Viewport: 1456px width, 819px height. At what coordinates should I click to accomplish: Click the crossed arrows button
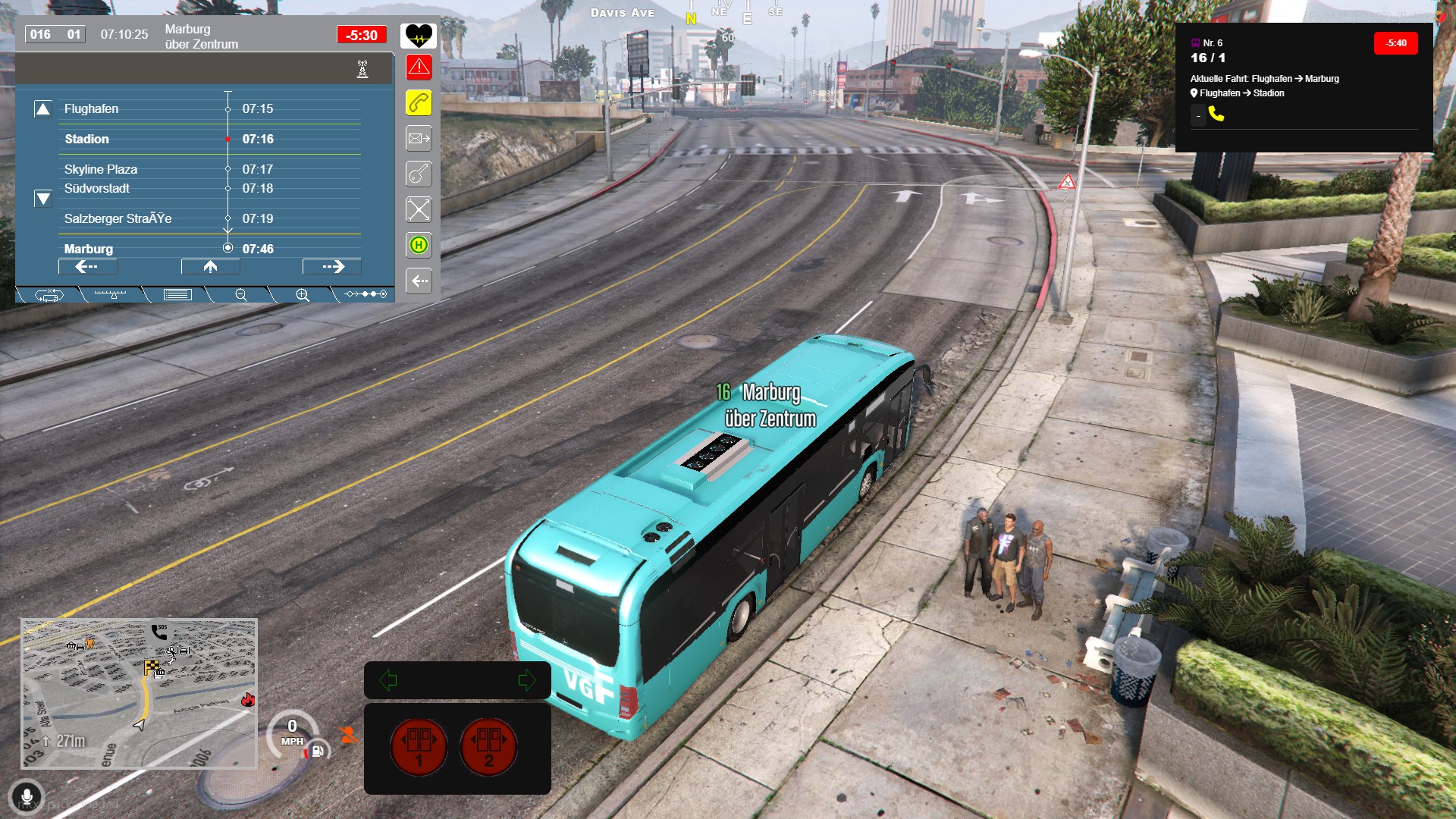419,209
